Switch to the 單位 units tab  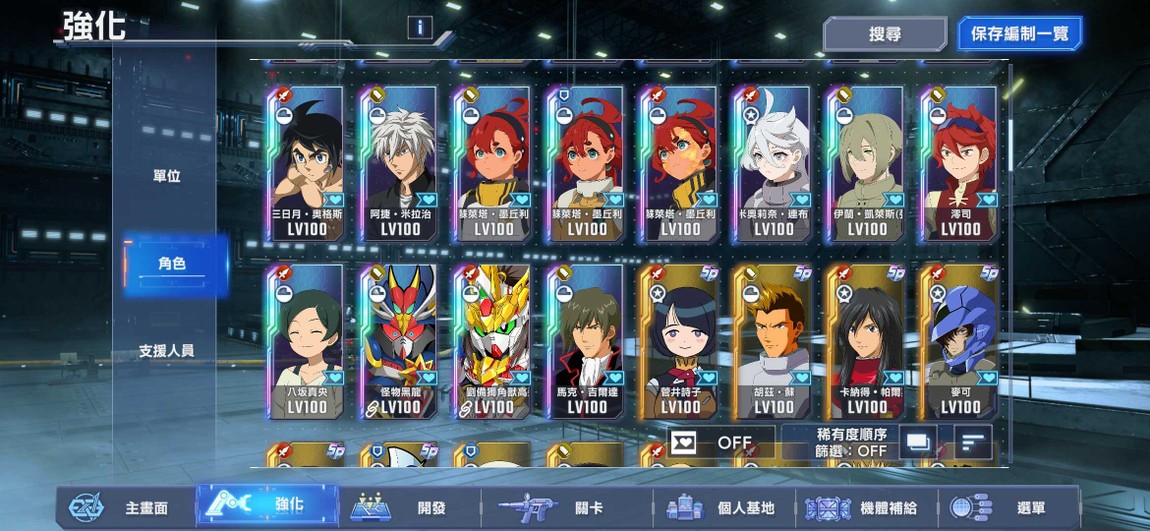click(x=167, y=176)
